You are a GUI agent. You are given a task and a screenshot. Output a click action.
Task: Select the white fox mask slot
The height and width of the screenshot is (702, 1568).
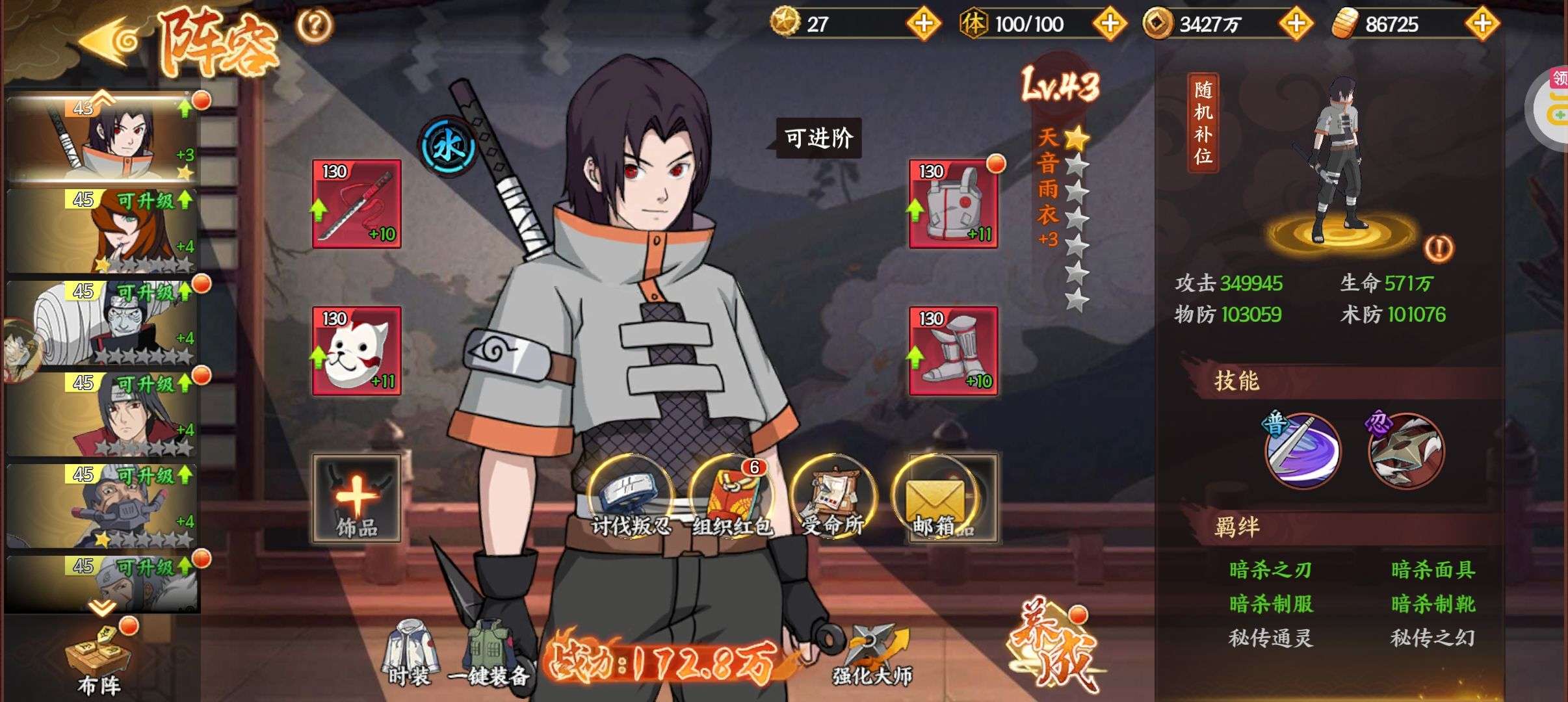(356, 351)
